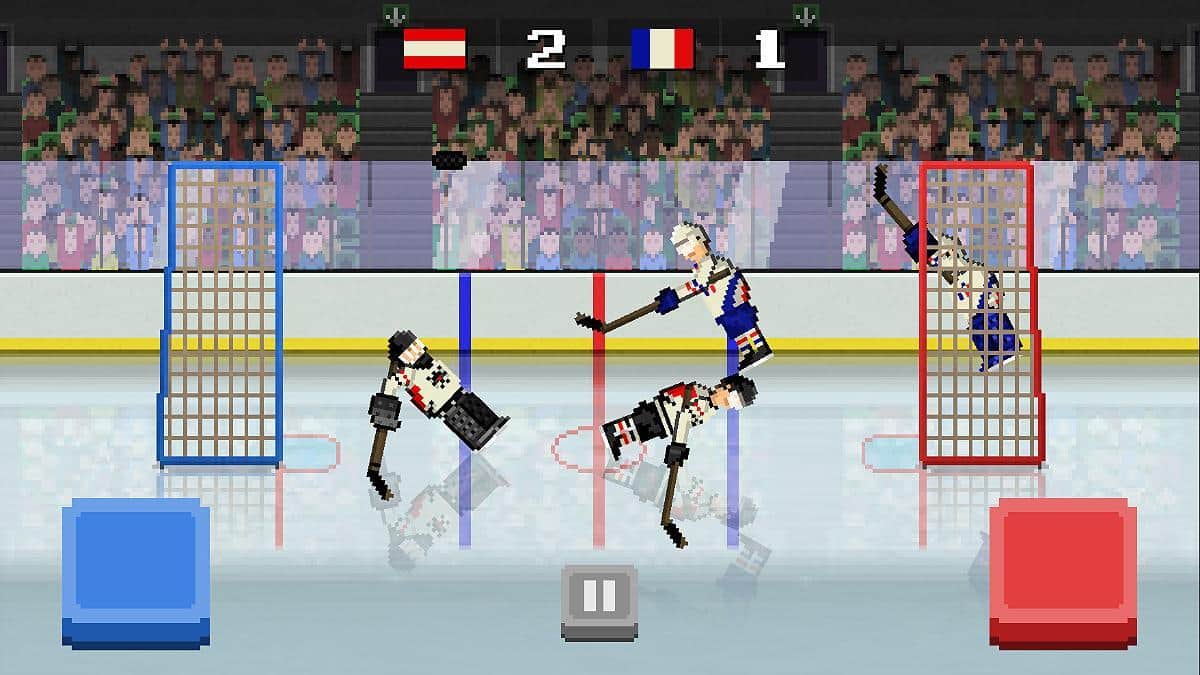Tap the big red control button
Screen dimensions: 1200x675
1063,572
